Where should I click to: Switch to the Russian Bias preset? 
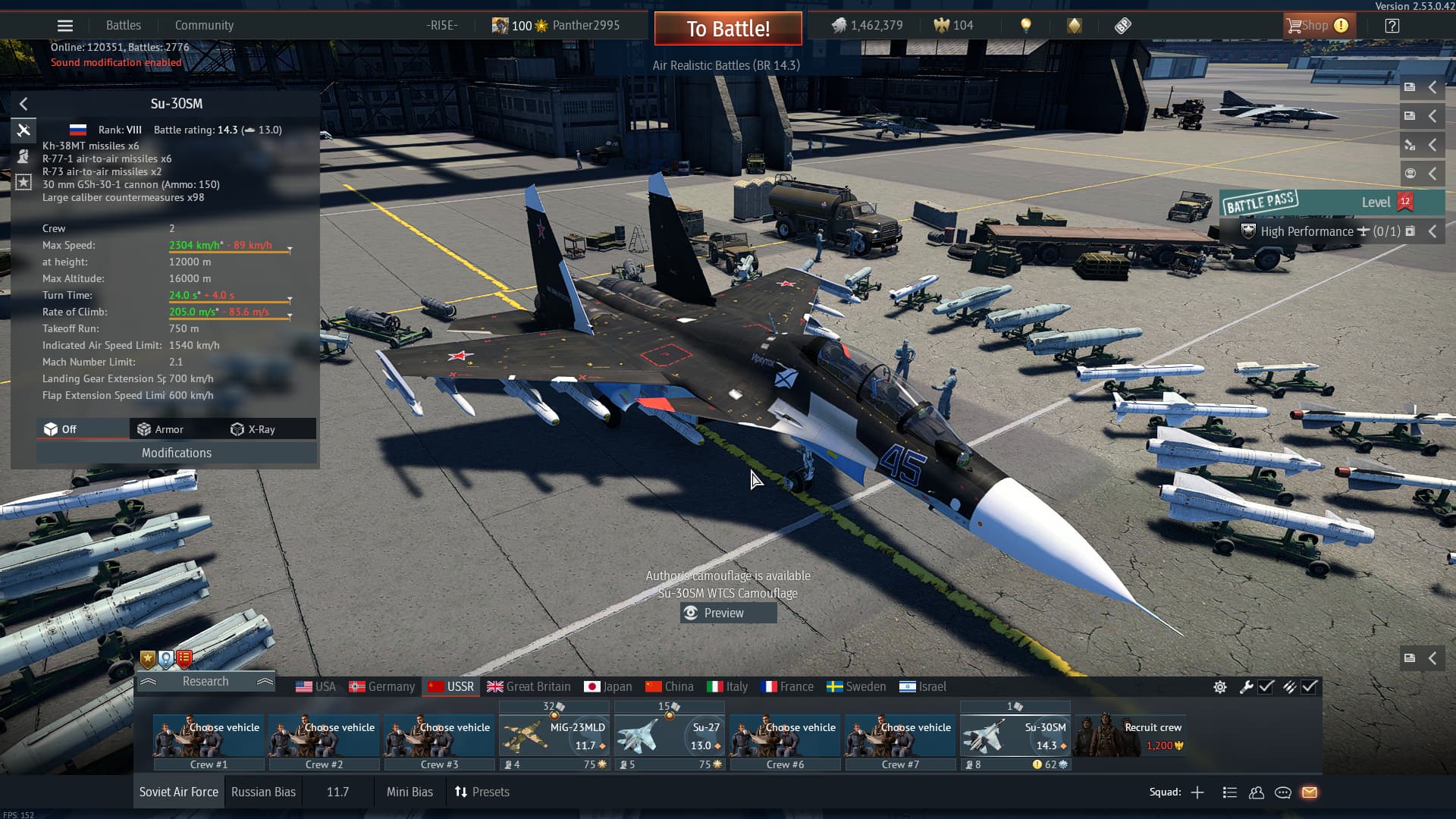click(263, 792)
